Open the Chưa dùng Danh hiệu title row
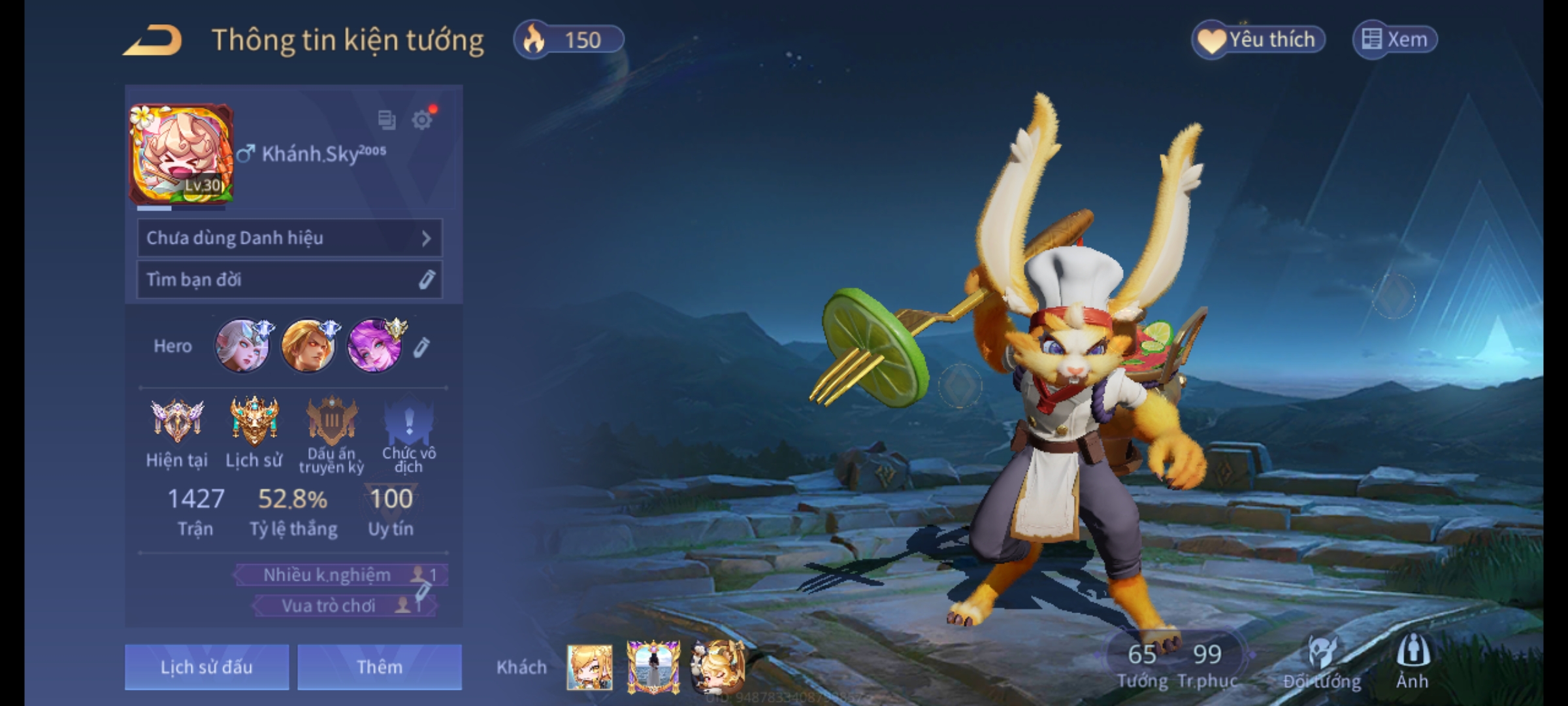Screen dimensions: 1568x706 tap(289, 238)
